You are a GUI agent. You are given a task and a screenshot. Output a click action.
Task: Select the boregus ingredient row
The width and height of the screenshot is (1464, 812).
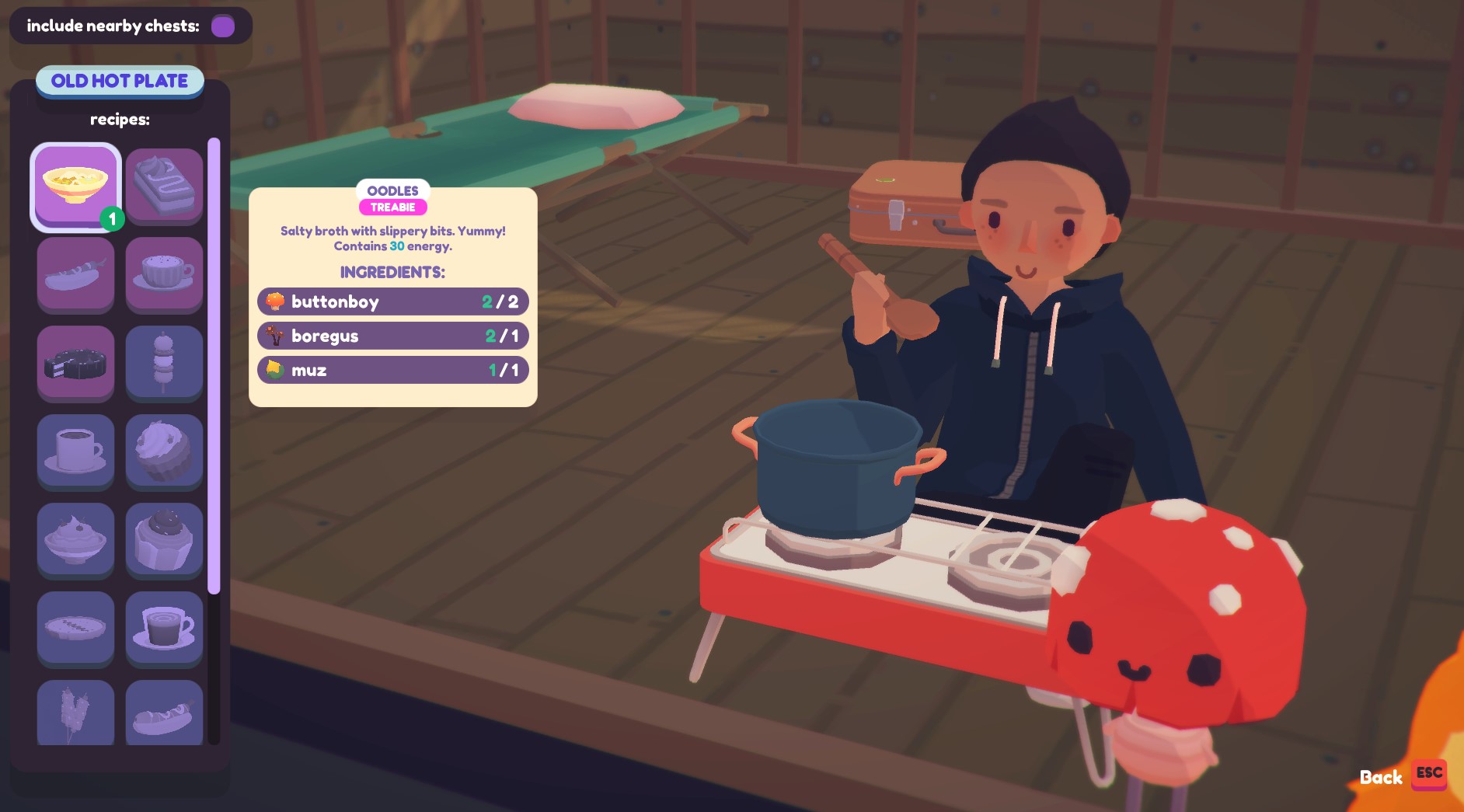[x=392, y=336]
